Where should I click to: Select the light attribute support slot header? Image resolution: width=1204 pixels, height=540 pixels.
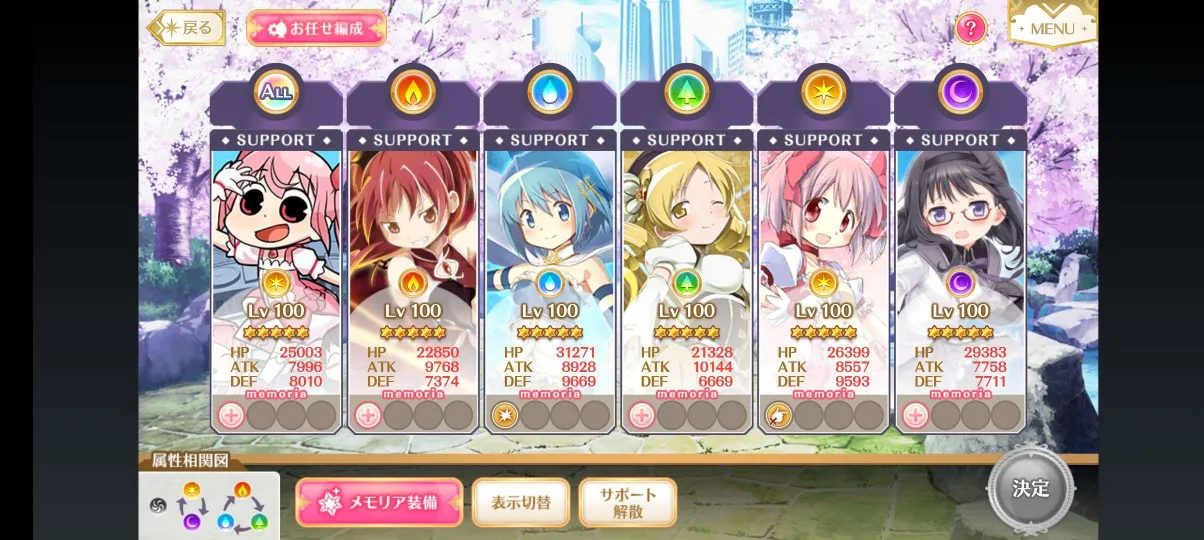[824, 93]
